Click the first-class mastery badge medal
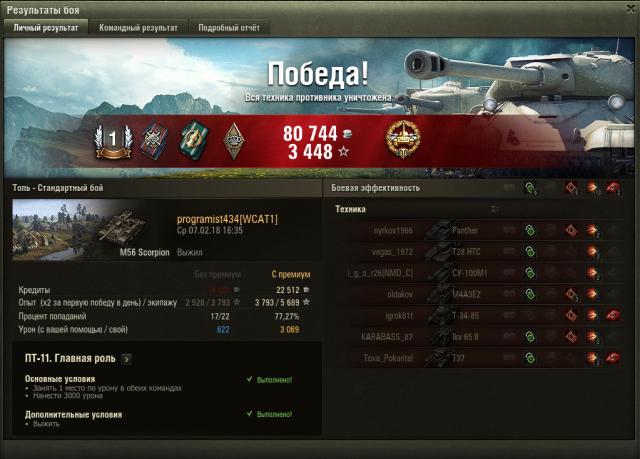 (113, 139)
